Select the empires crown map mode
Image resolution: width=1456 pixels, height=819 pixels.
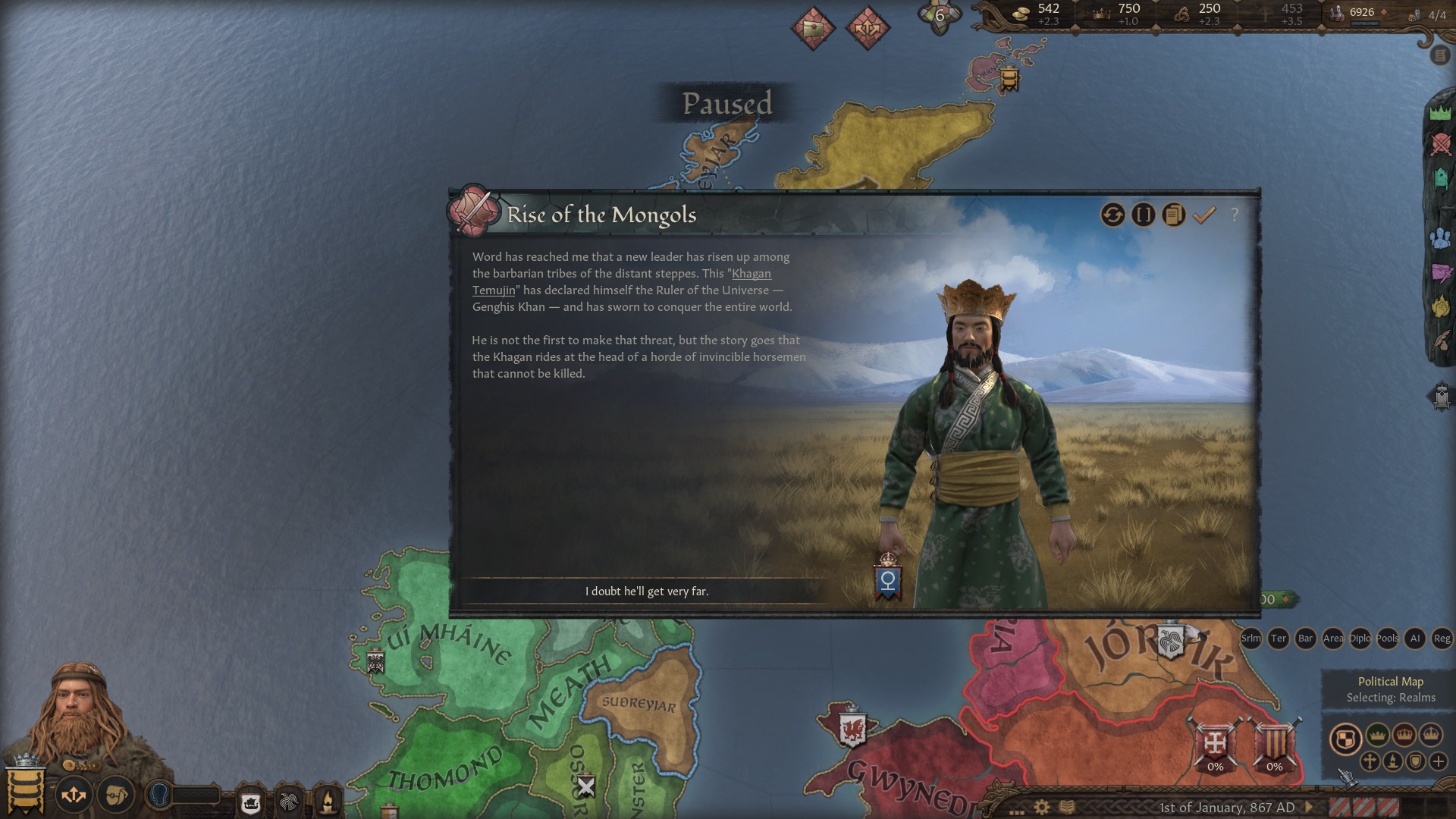click(1432, 736)
